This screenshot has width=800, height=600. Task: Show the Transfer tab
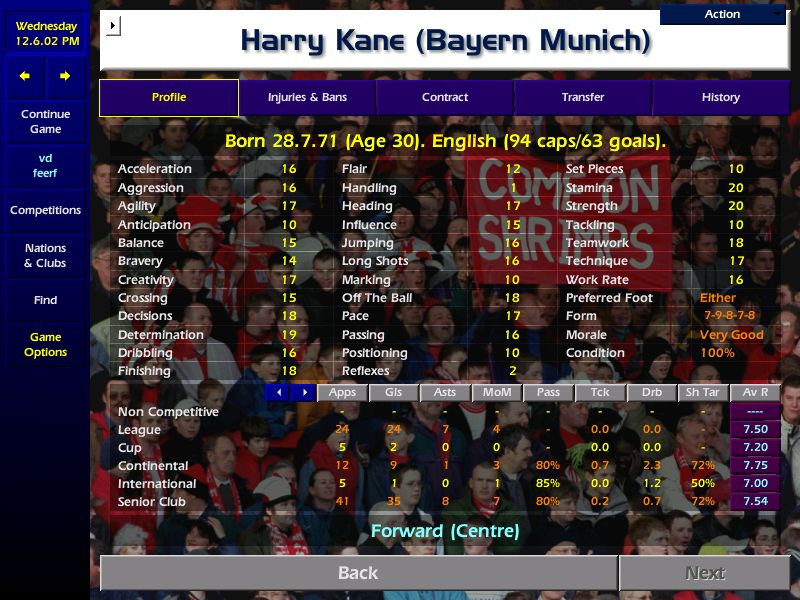coord(583,97)
